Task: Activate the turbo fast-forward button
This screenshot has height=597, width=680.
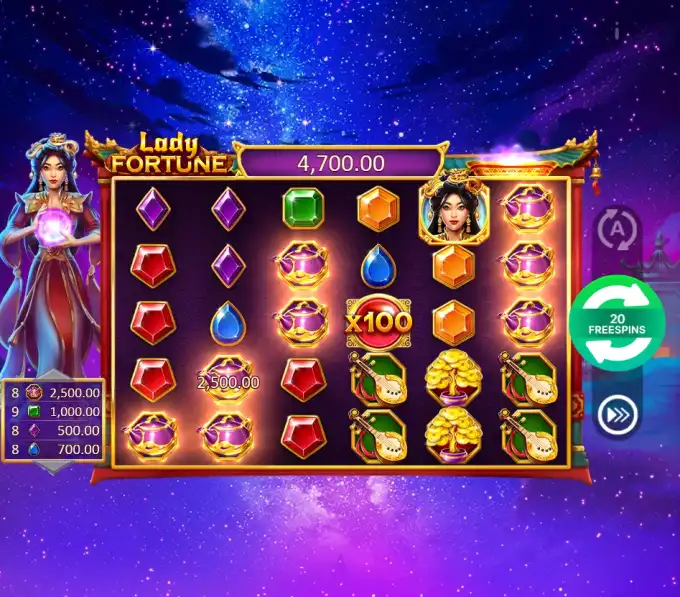Action: tap(616, 416)
